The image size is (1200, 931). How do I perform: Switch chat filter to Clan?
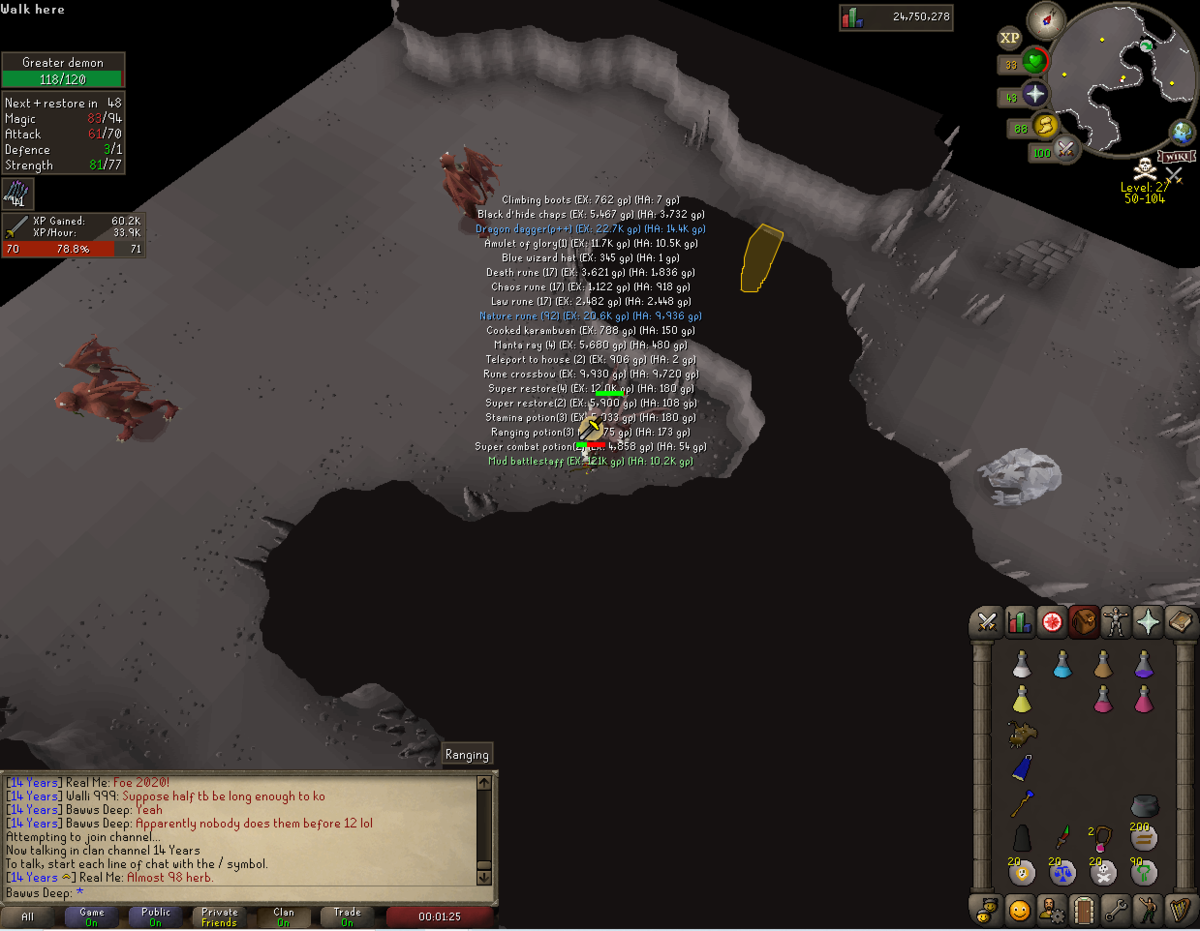point(284,917)
